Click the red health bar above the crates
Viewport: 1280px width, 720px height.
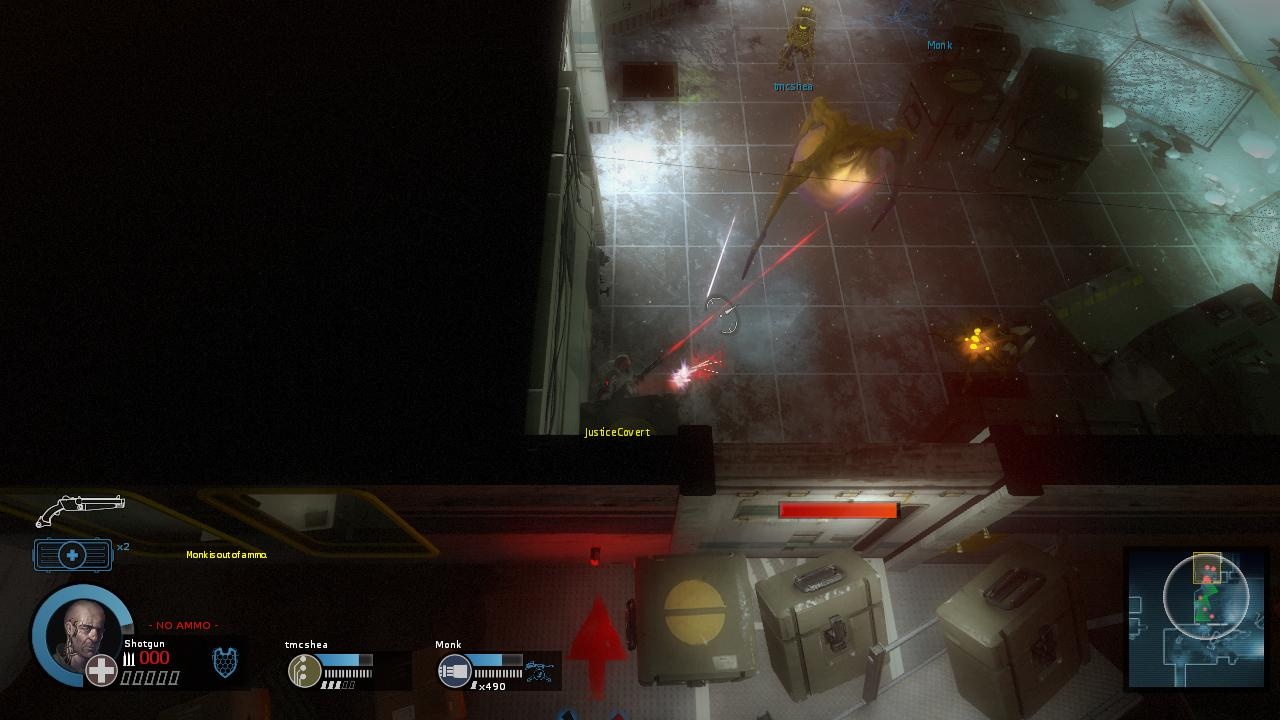(840, 510)
